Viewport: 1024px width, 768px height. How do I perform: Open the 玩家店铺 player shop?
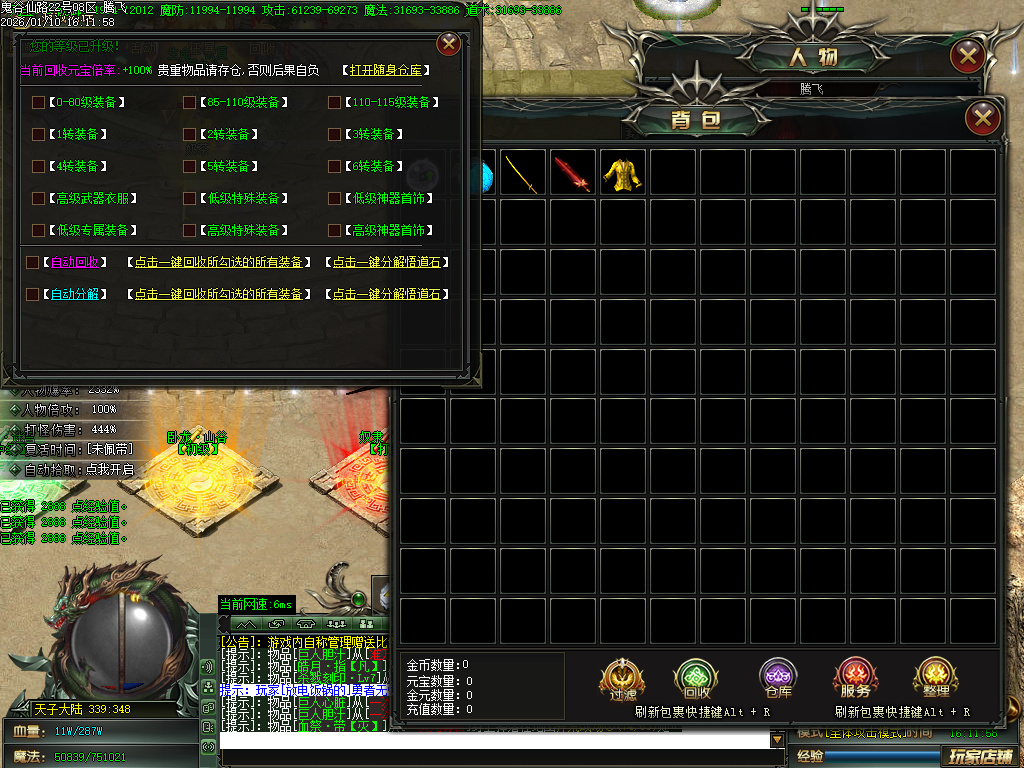coord(980,755)
